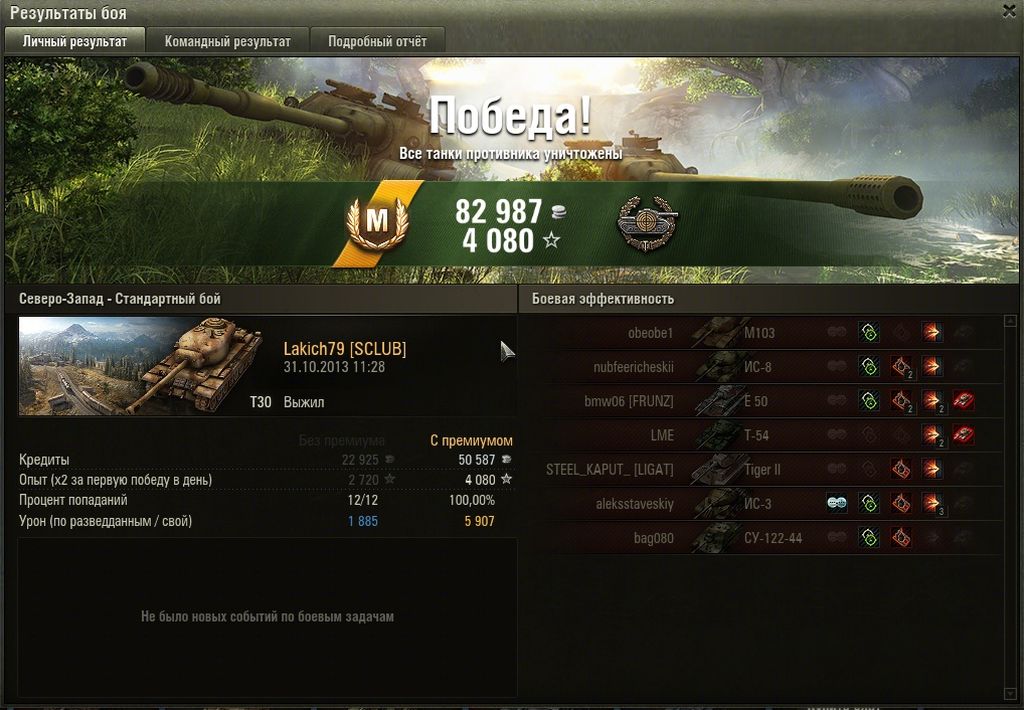Select the STEEL_KAPUT_ Tiger II row
1024x710 pixels.
click(x=760, y=469)
